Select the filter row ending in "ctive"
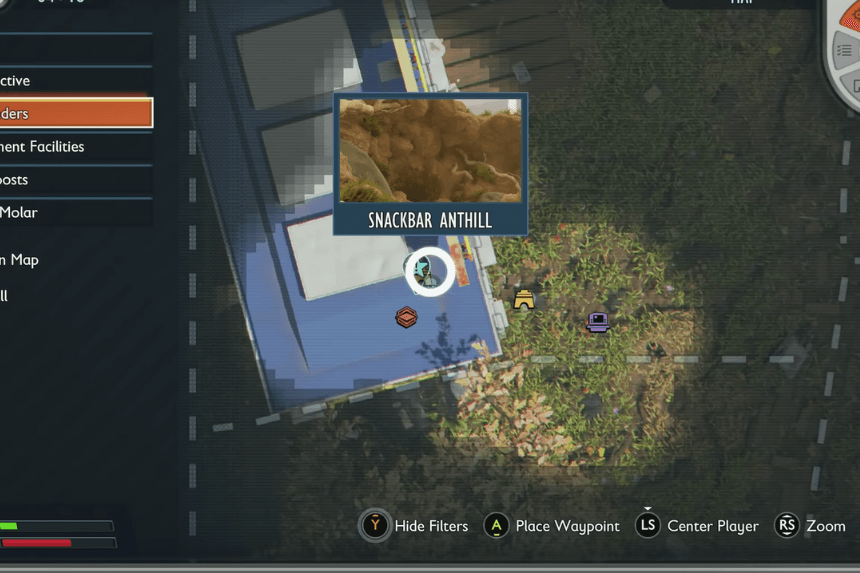 (74, 81)
